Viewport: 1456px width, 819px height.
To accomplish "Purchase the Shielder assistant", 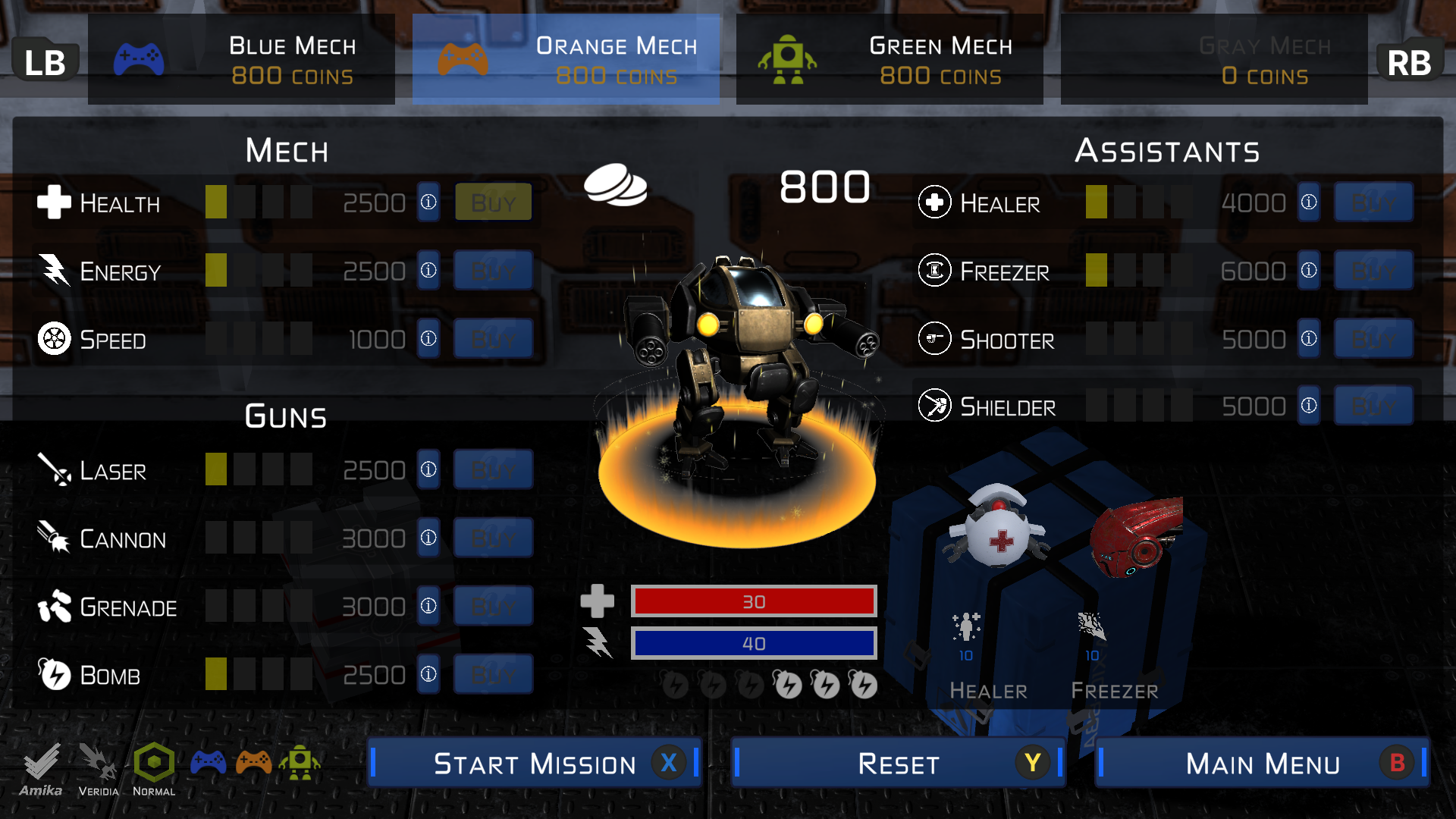I will tap(1373, 406).
